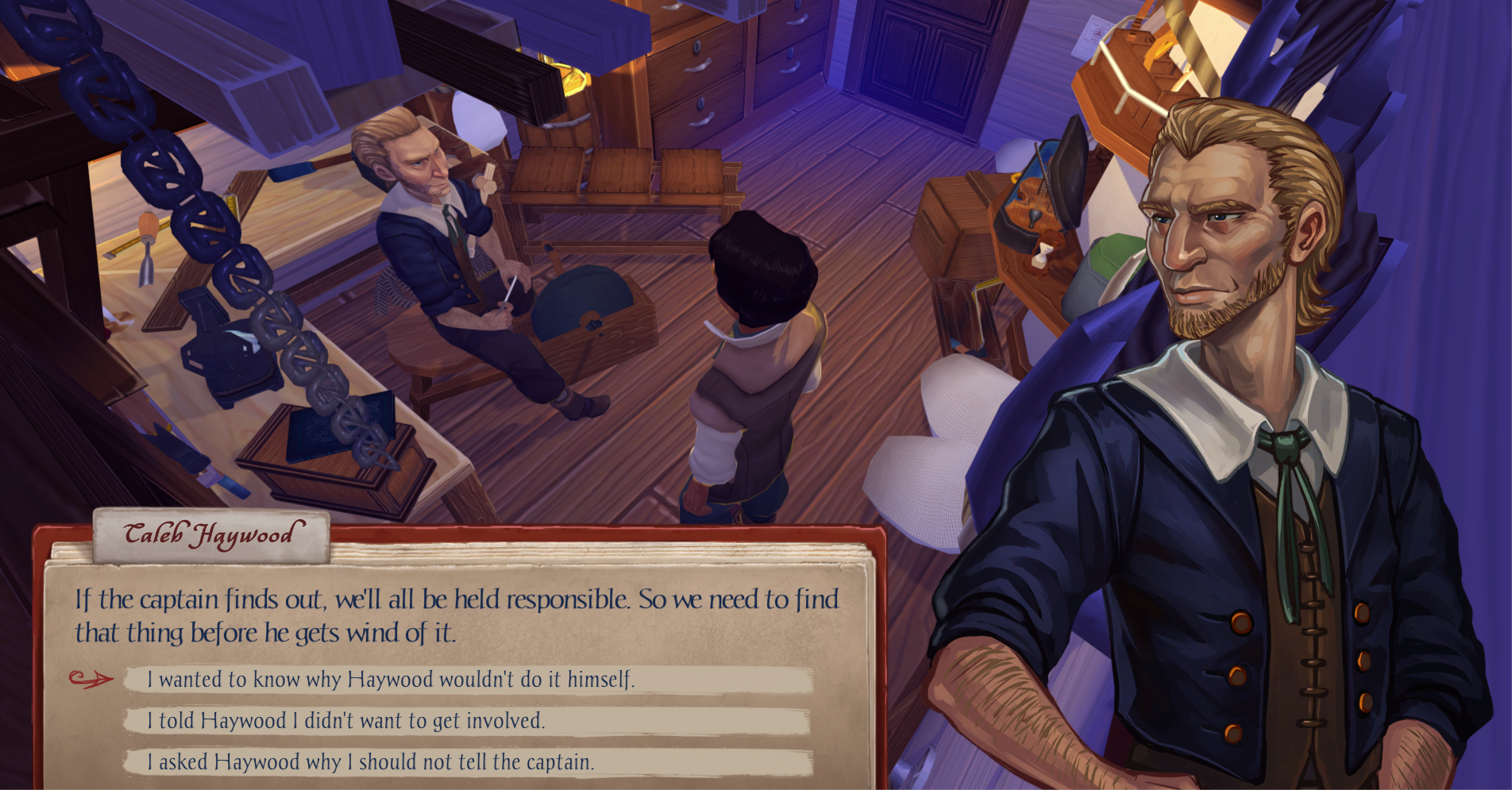Pick 'I asked Haywood why I should not tell the captain'

pyautogui.click(x=370, y=762)
